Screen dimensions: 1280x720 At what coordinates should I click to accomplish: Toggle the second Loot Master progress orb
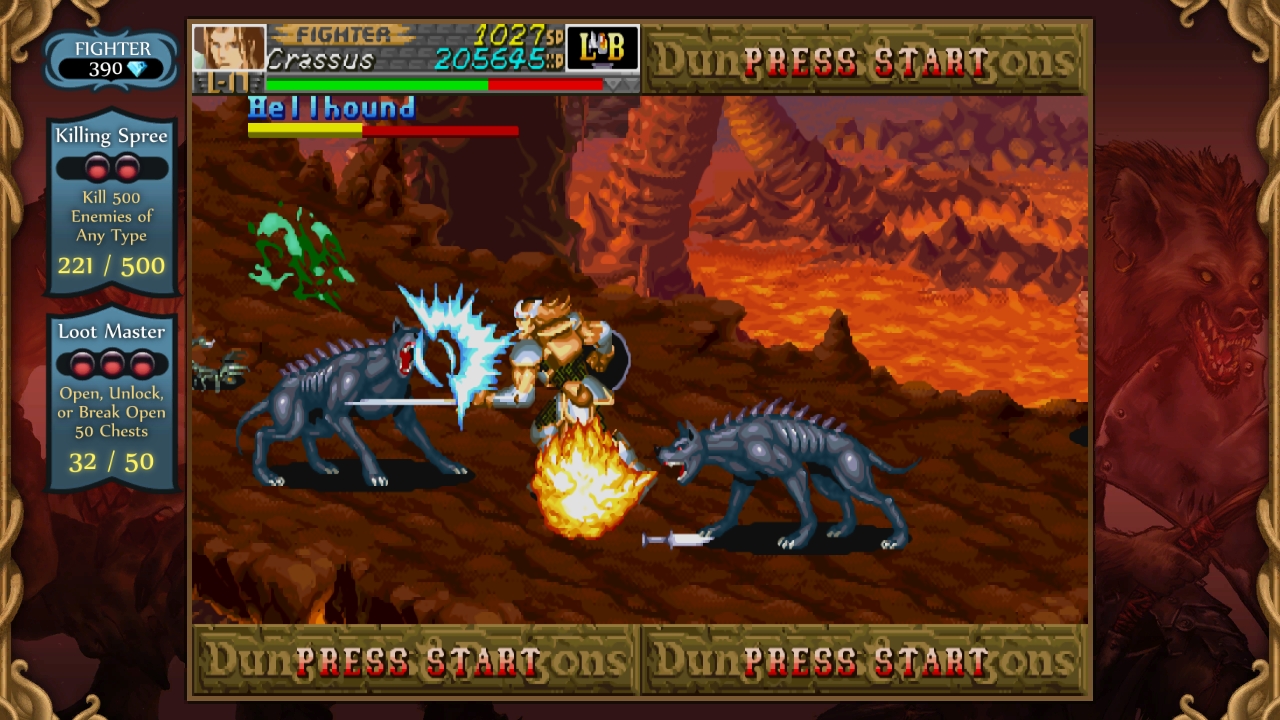(x=112, y=364)
